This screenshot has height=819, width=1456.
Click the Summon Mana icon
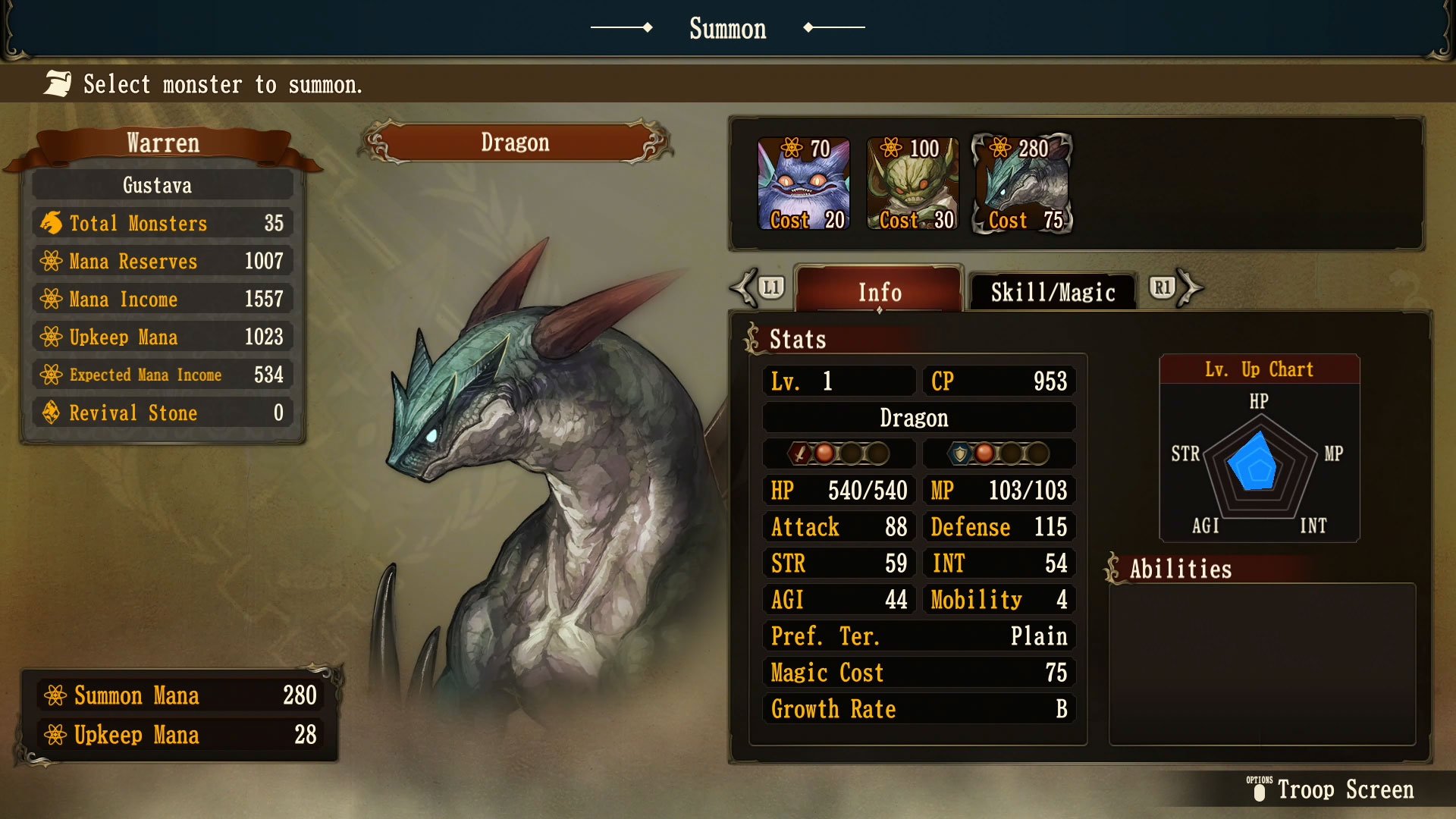[x=55, y=695]
